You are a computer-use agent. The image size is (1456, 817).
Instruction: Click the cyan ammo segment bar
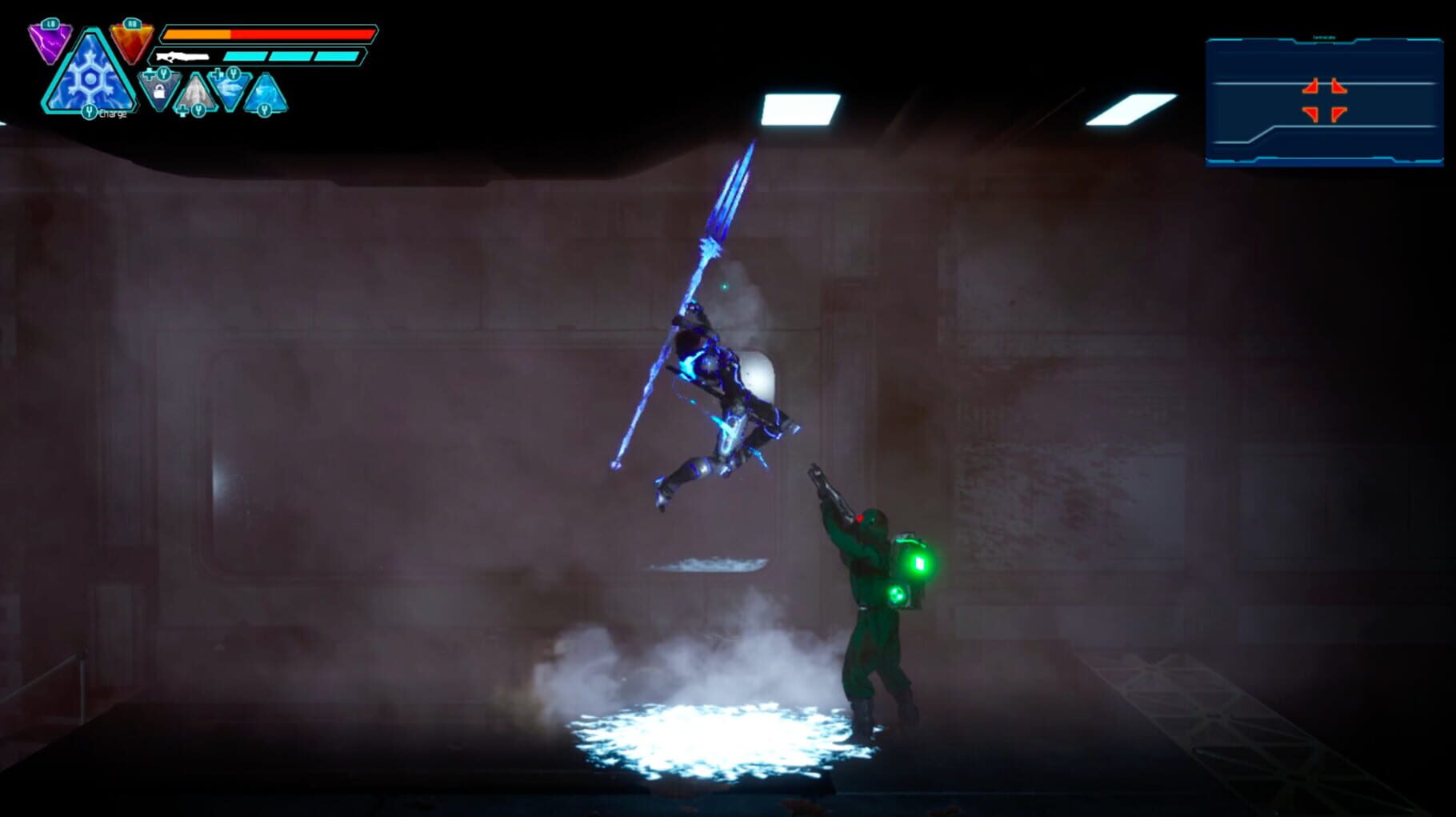click(x=246, y=55)
